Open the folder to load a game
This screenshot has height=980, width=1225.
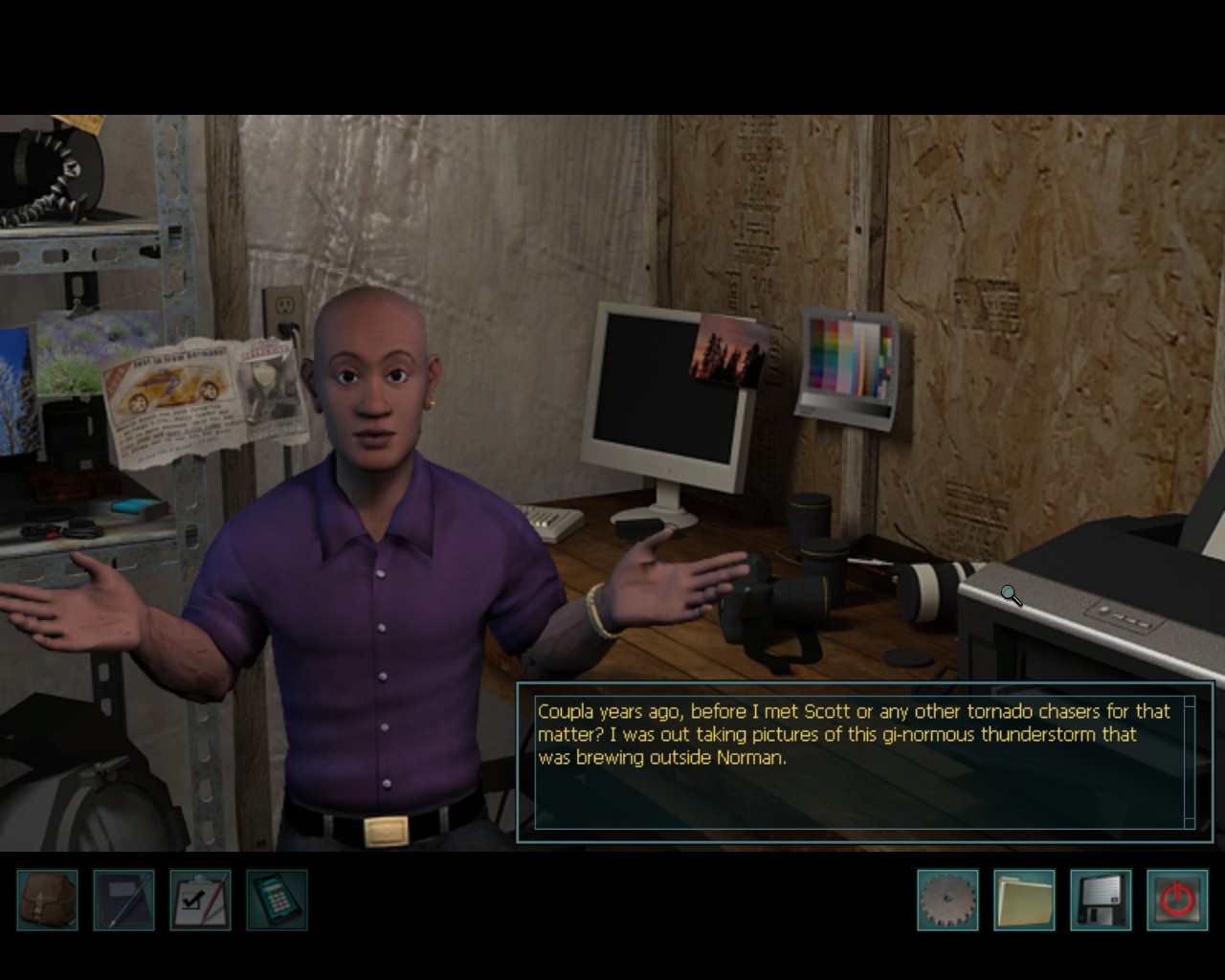tap(1024, 900)
